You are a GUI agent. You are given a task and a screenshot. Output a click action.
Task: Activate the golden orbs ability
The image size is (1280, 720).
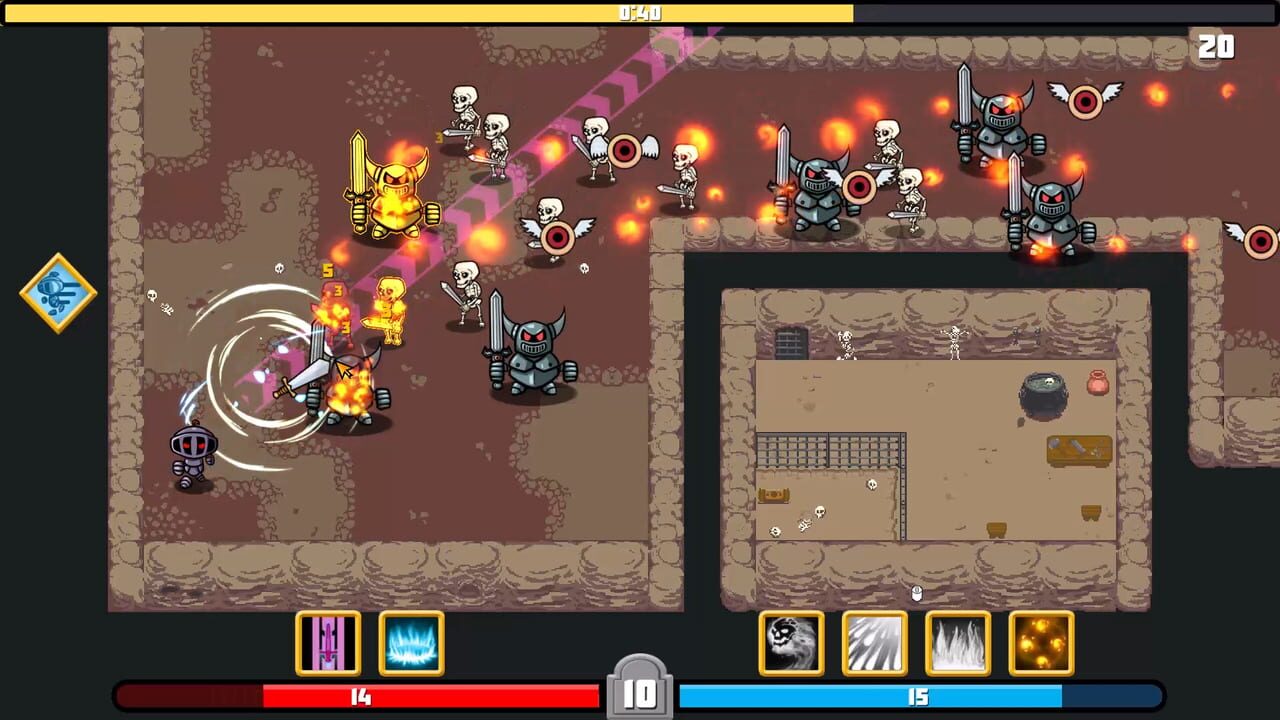tap(1040, 643)
